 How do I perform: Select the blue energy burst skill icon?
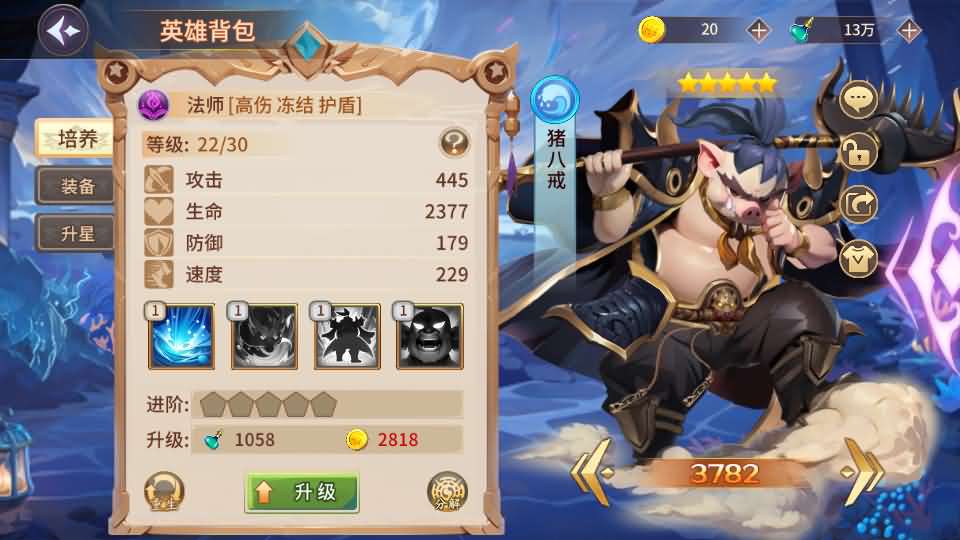[181, 337]
